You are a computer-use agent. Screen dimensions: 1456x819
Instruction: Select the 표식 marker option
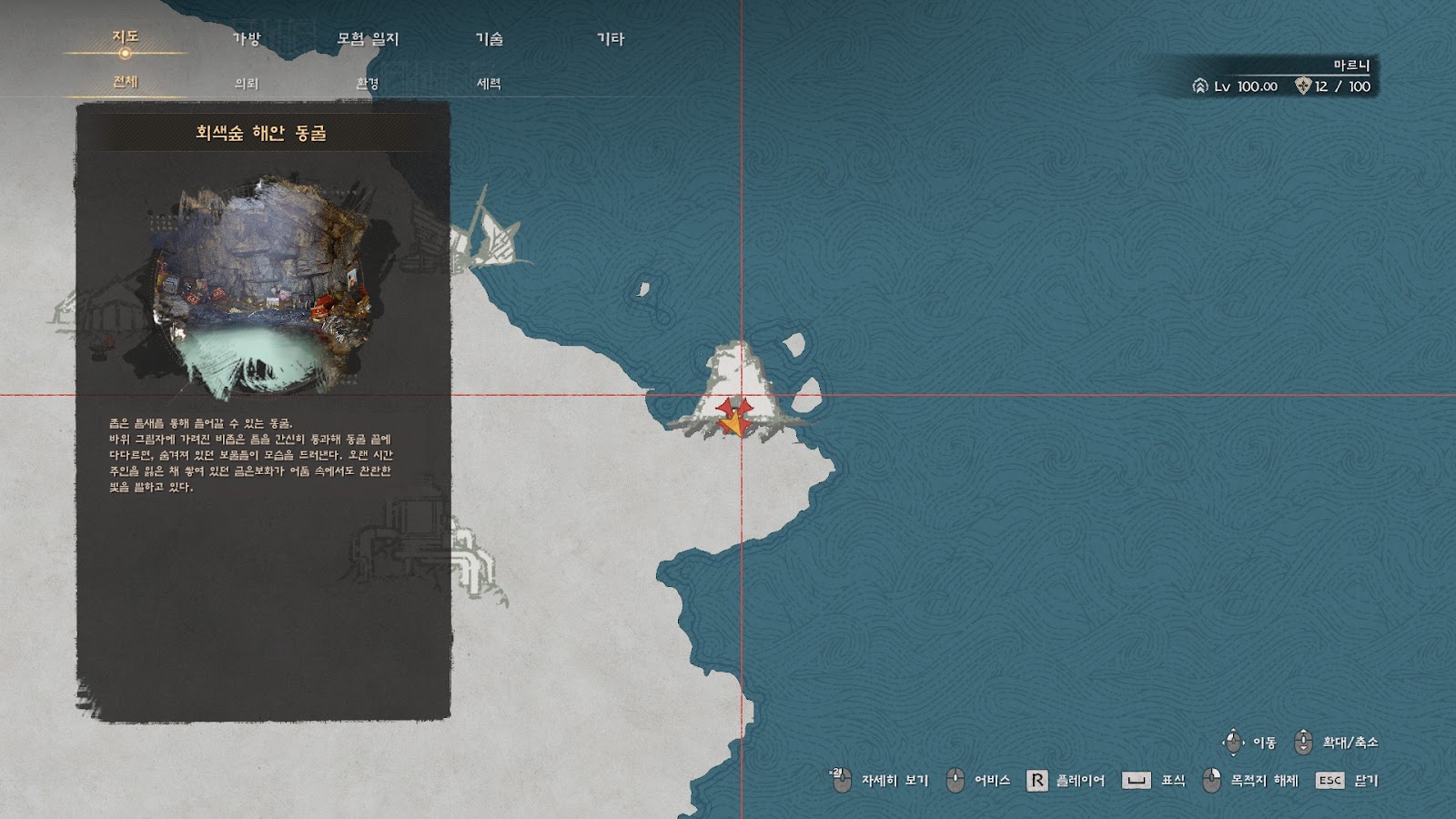coord(1154,781)
